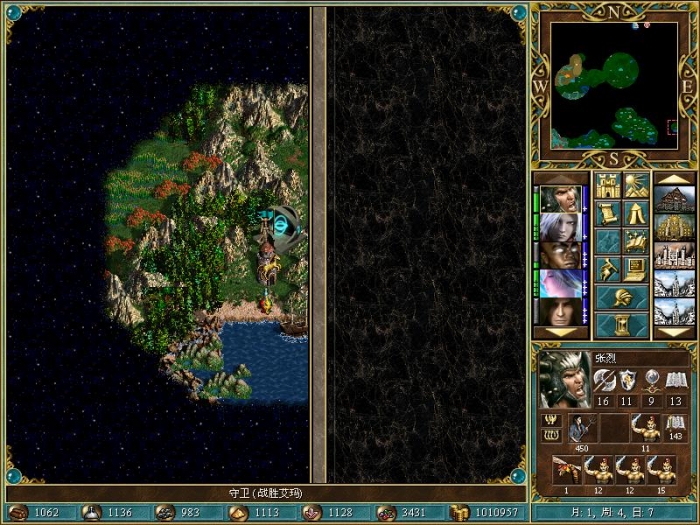Click the digging figure button

click(608, 269)
